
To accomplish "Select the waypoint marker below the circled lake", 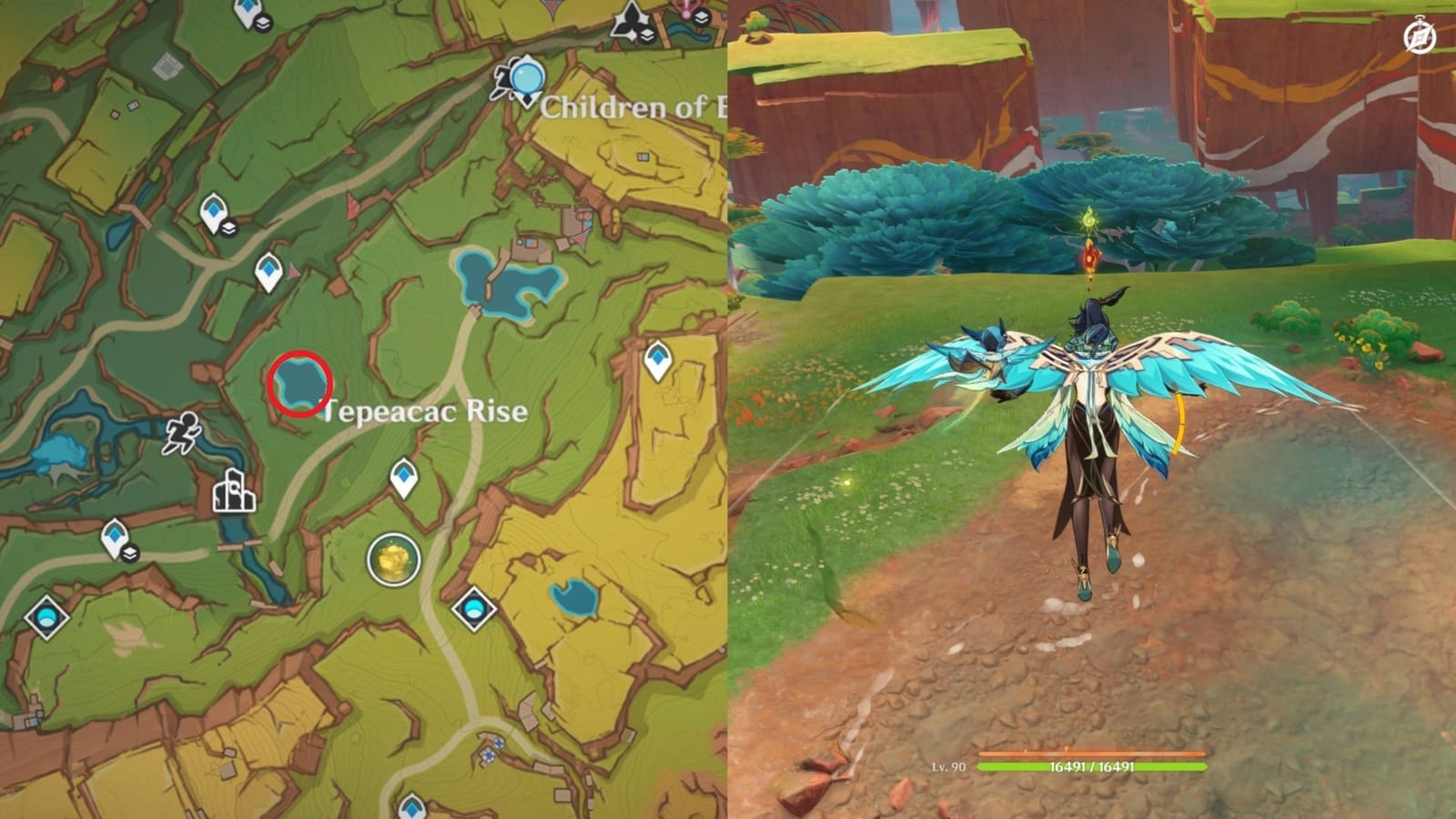I will pos(403,473).
